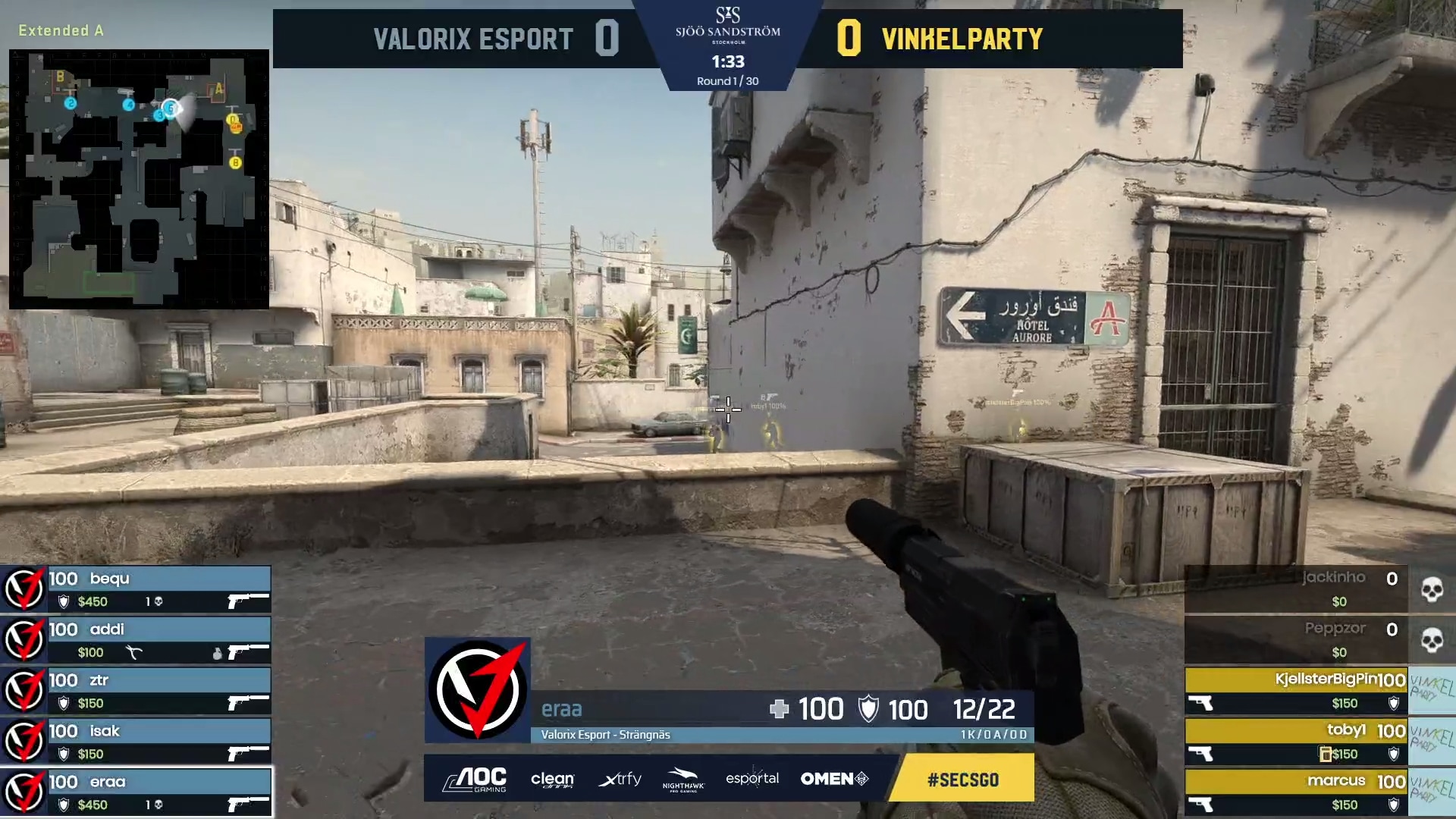This screenshot has width=1456, height=819.
Task: Click the grenade icon on addi's panel
Action: 218,651
